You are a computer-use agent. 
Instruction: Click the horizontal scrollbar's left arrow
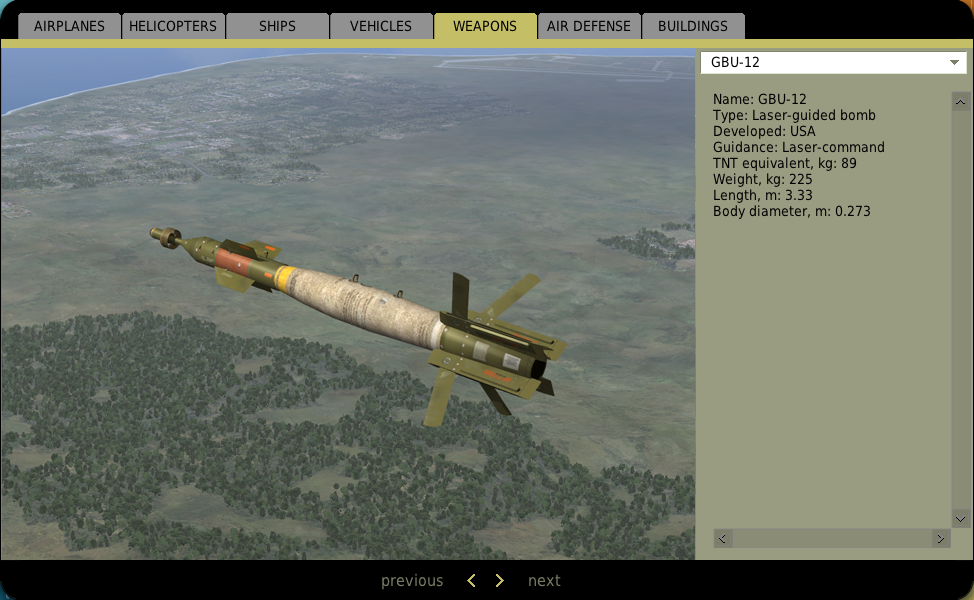[x=722, y=538]
